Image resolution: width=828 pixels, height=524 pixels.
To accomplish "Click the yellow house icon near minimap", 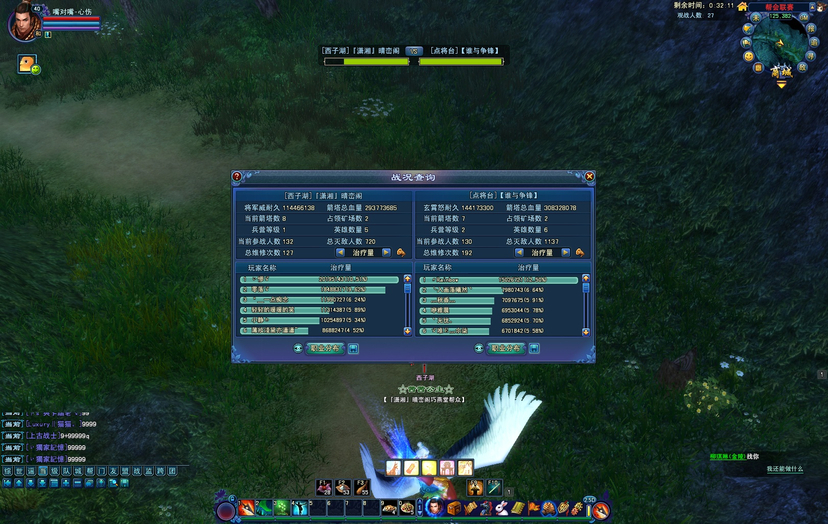I will point(743,6).
